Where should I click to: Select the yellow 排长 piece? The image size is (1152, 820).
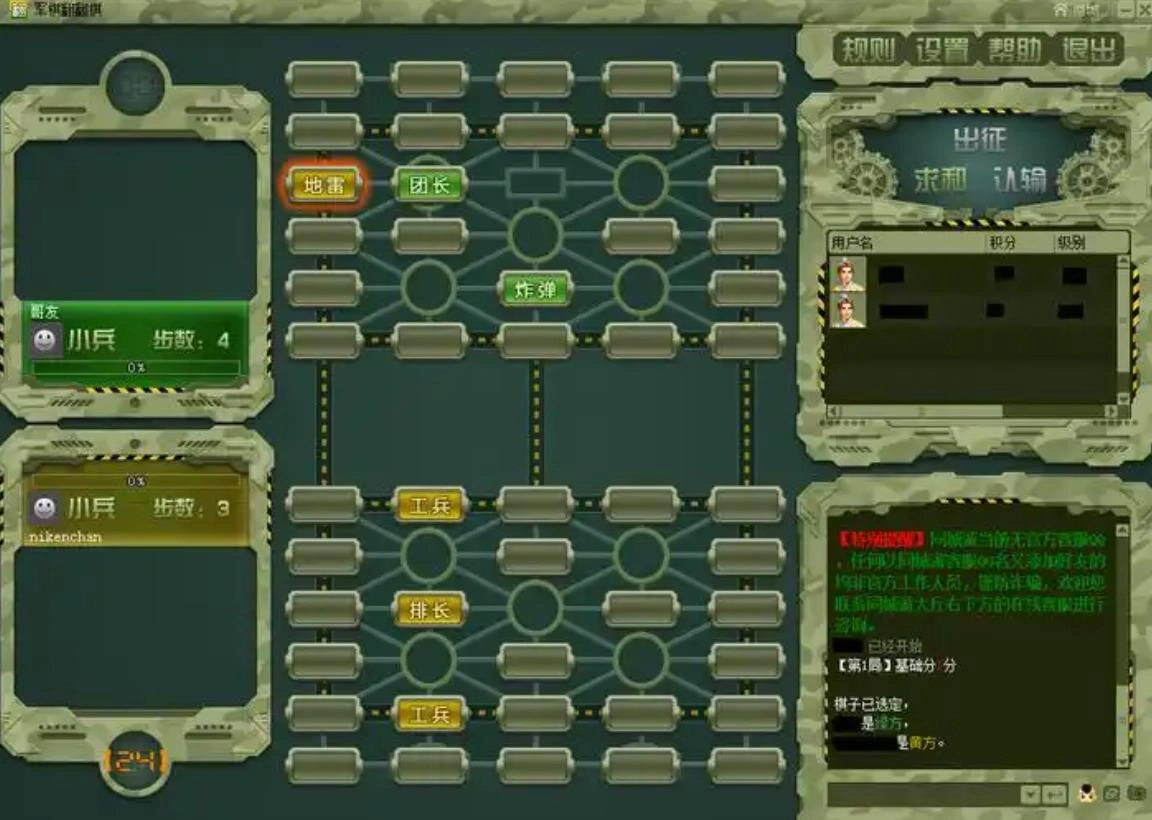430,609
